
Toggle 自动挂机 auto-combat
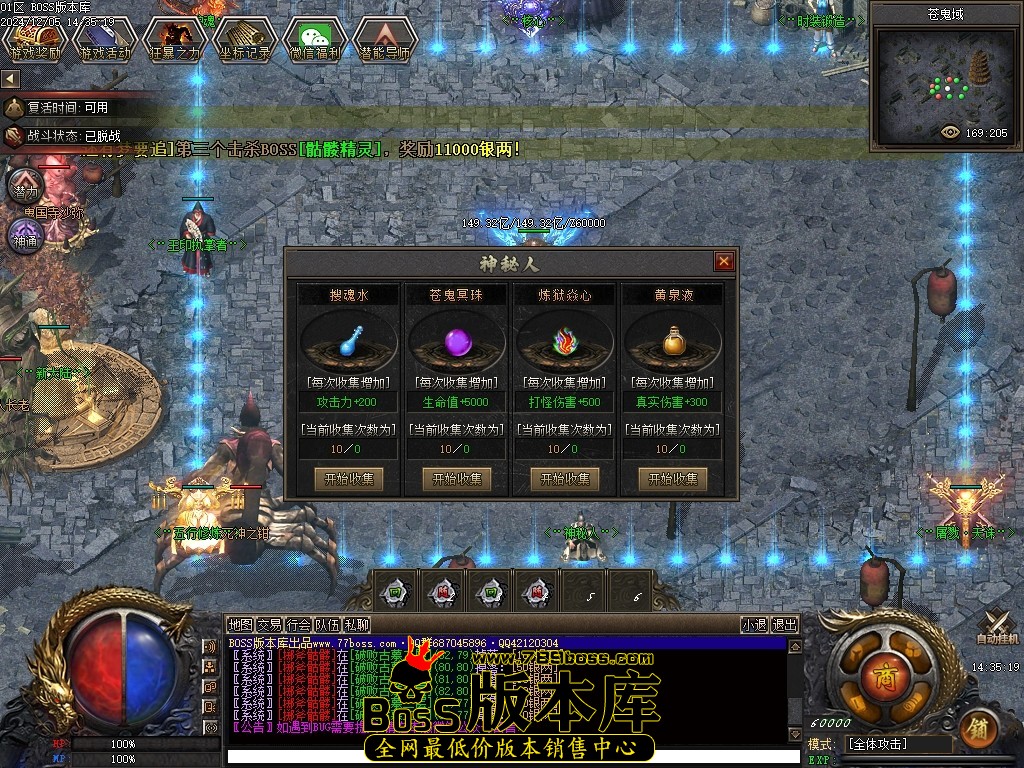[997, 627]
